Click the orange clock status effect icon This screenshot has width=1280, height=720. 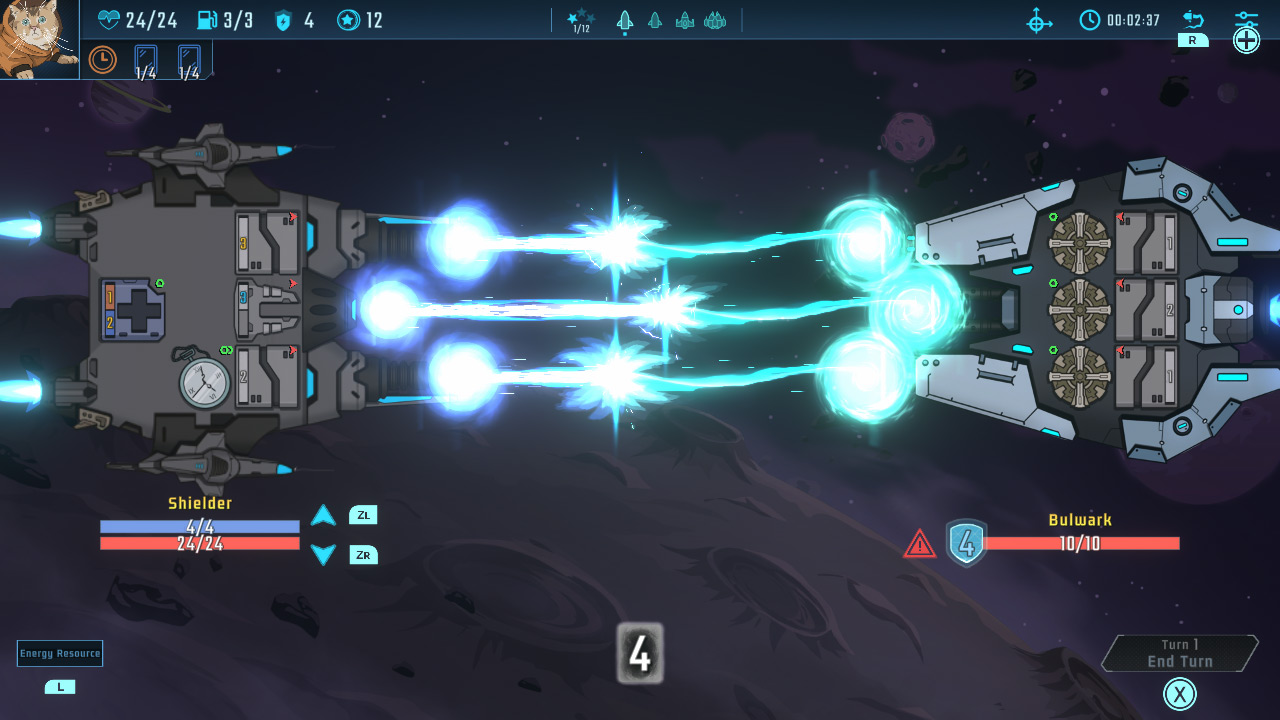(103, 59)
